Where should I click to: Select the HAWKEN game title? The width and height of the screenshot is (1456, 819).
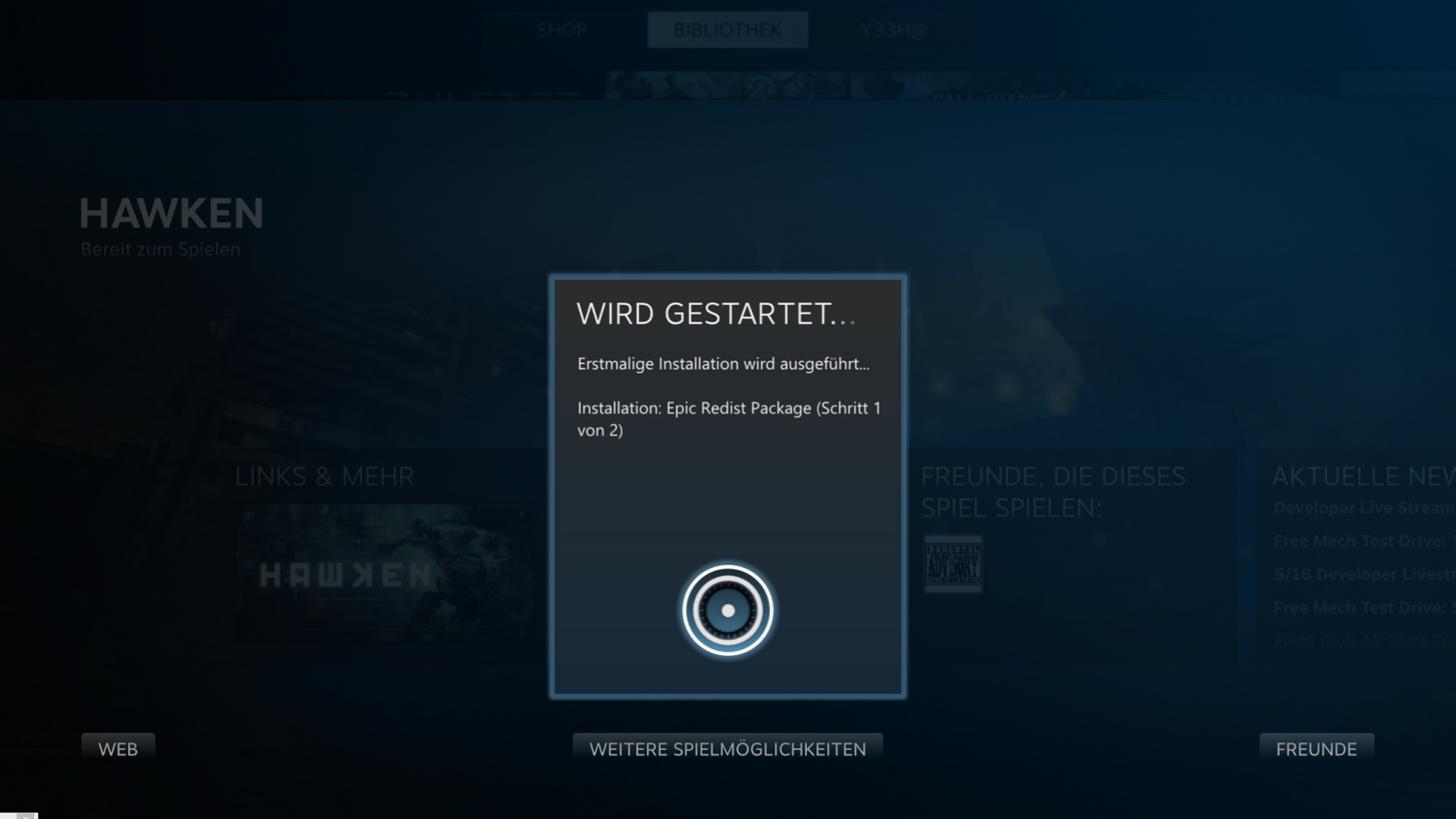coord(171,214)
